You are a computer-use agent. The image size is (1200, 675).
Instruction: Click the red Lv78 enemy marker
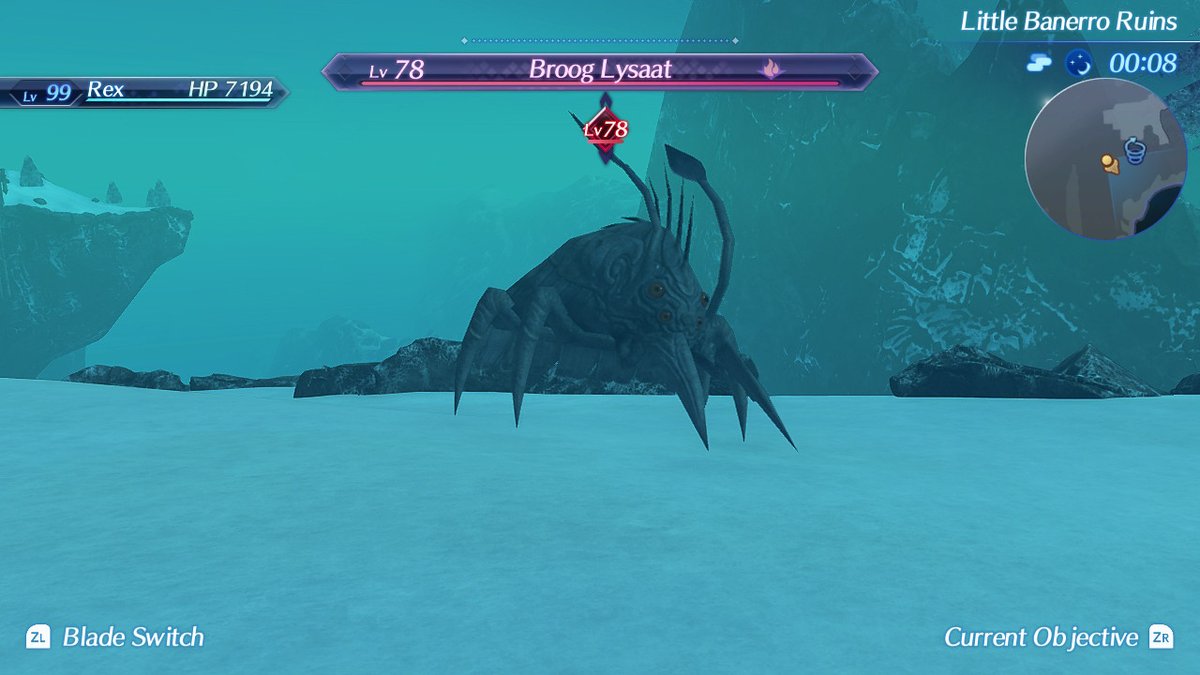click(x=605, y=129)
